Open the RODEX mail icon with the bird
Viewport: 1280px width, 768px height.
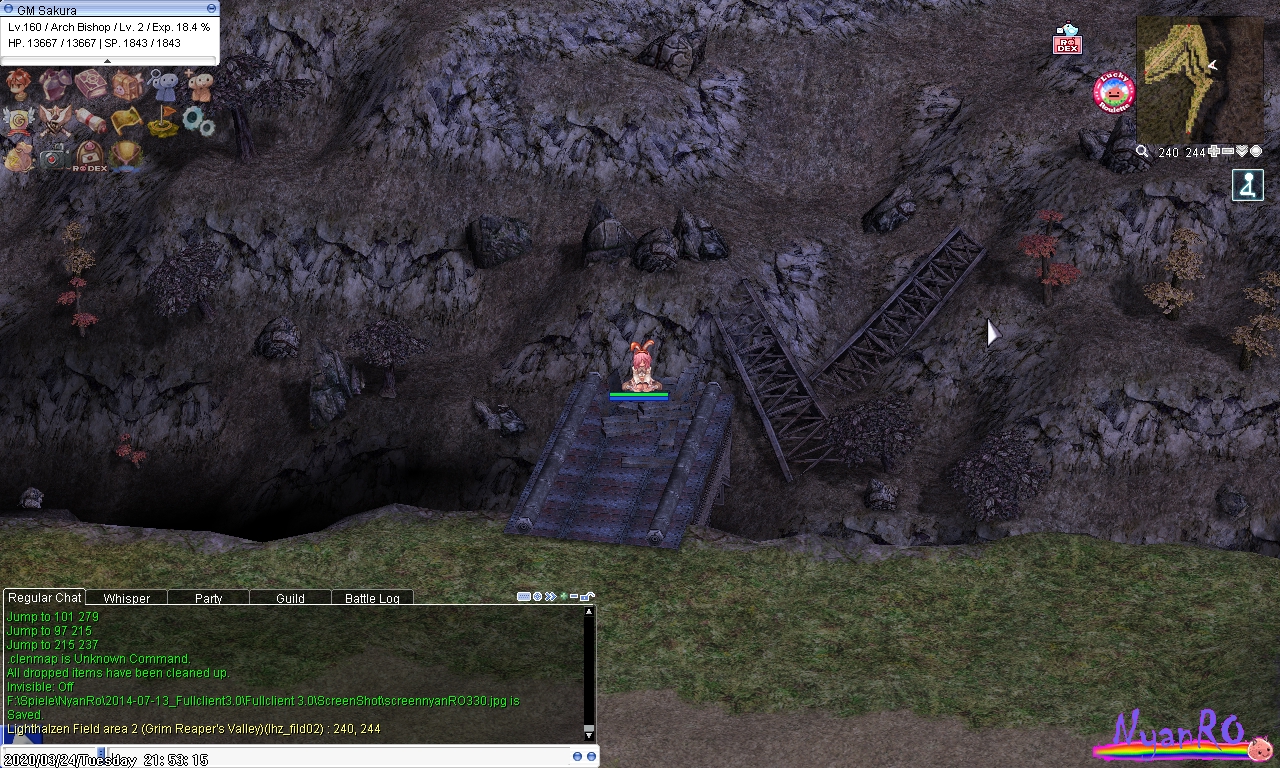1067,39
